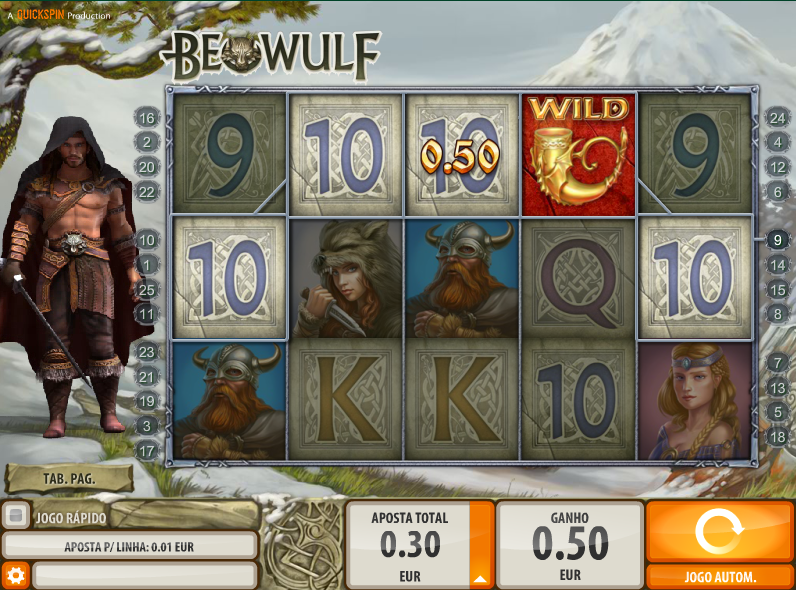
Task: Open settings with the orange gear icon
Action: coord(15,575)
